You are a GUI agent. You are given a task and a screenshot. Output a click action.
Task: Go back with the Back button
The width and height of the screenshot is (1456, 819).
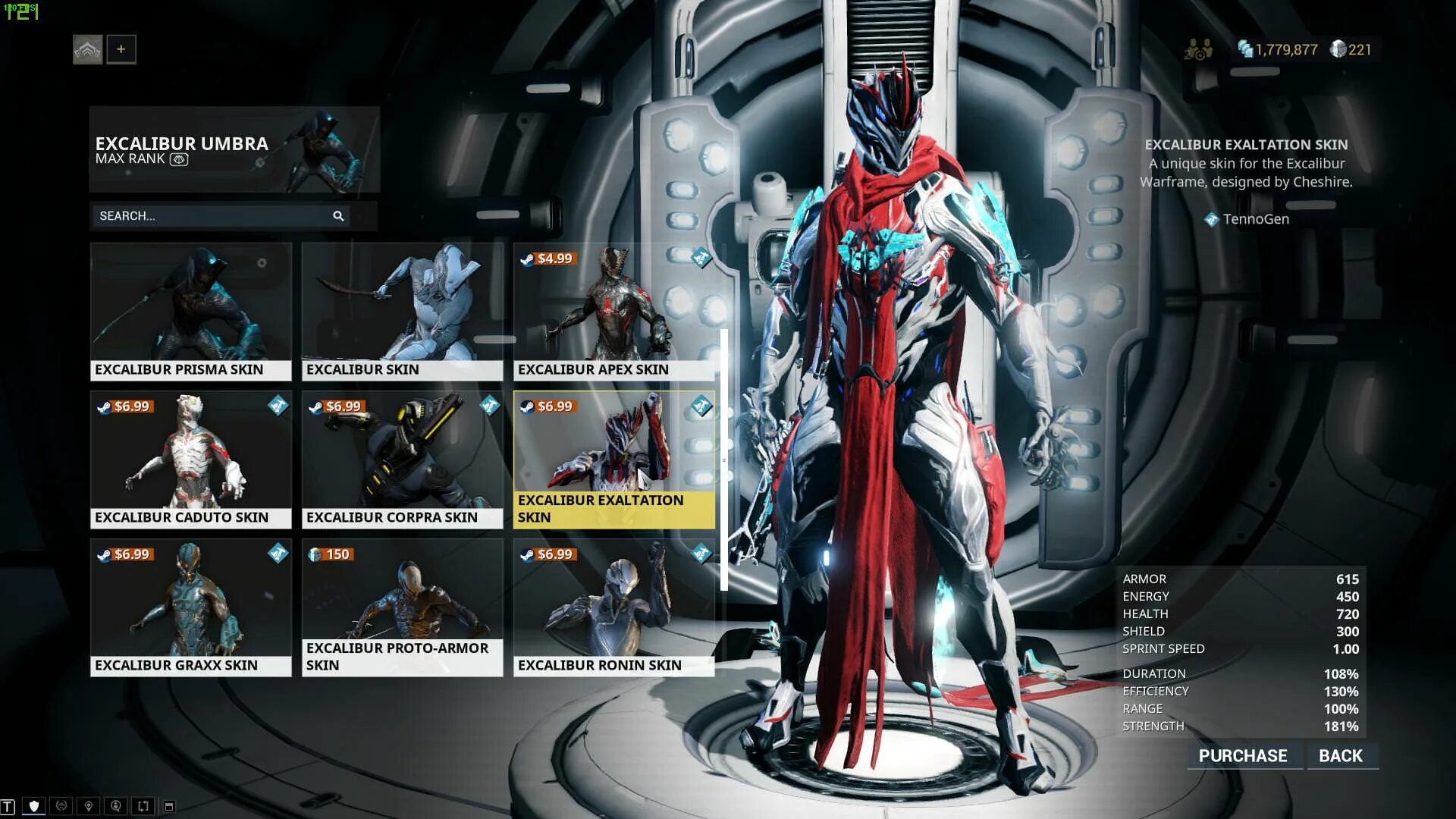coord(1340,756)
